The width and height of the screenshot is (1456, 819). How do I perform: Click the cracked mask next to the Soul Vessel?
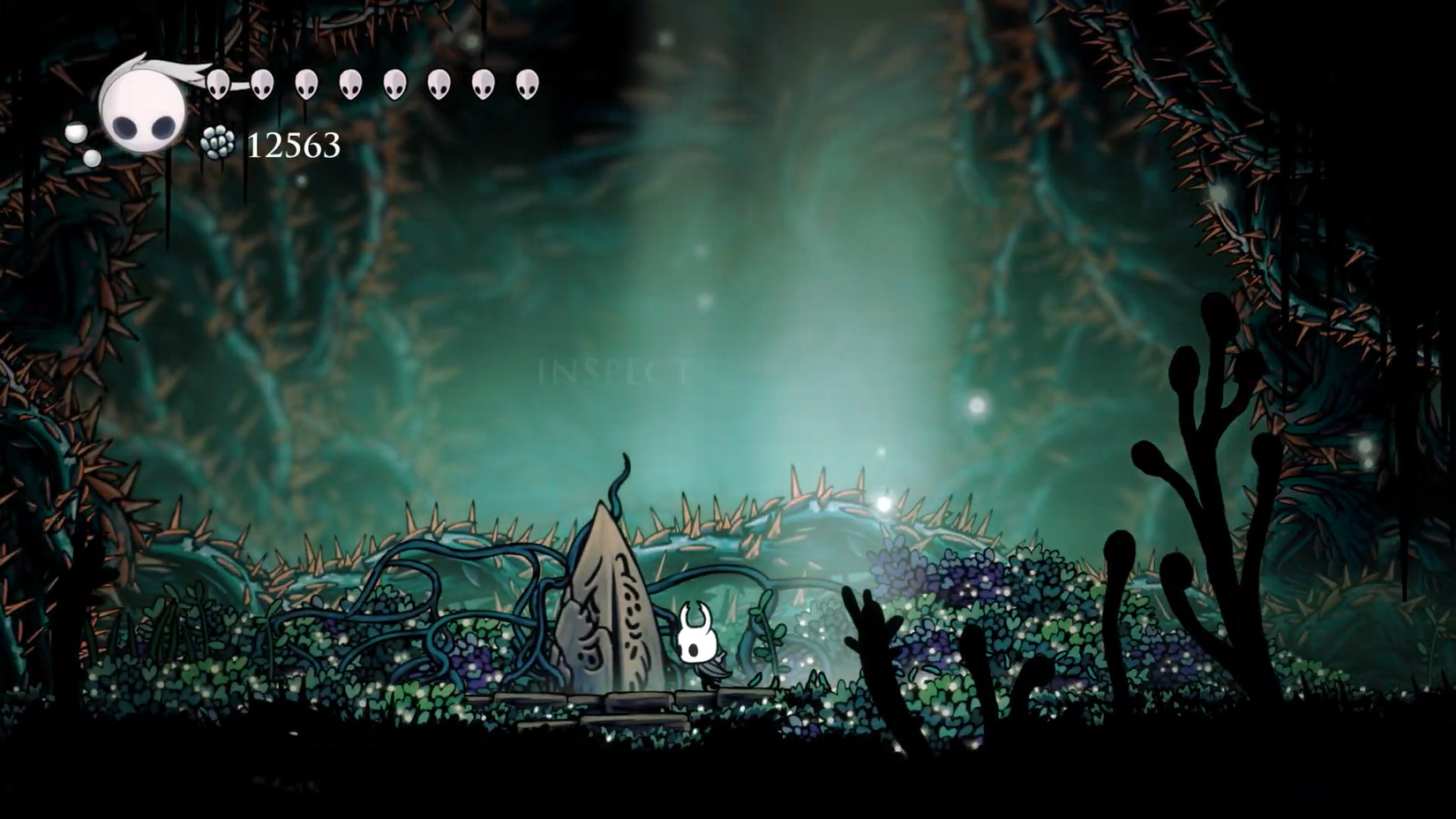tap(216, 84)
